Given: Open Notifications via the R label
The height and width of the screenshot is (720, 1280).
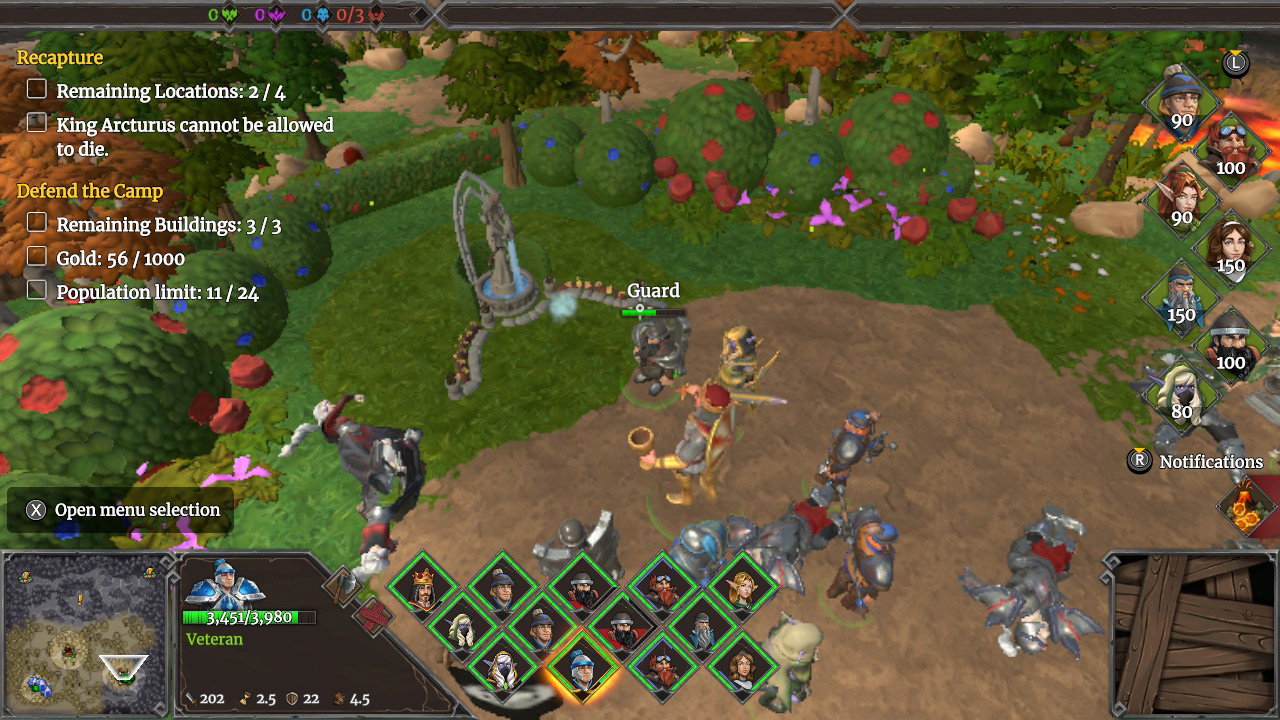Looking at the screenshot, I should tap(1141, 462).
